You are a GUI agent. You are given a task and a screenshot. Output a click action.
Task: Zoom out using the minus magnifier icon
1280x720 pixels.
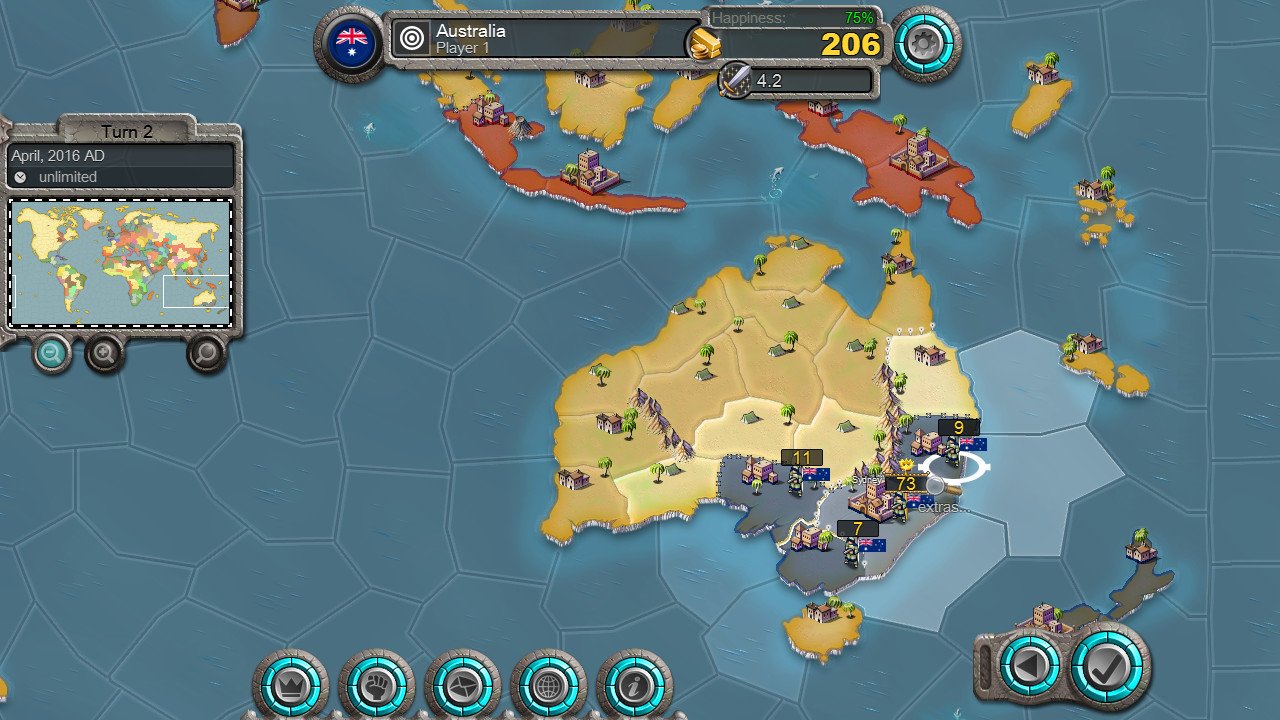click(x=50, y=355)
